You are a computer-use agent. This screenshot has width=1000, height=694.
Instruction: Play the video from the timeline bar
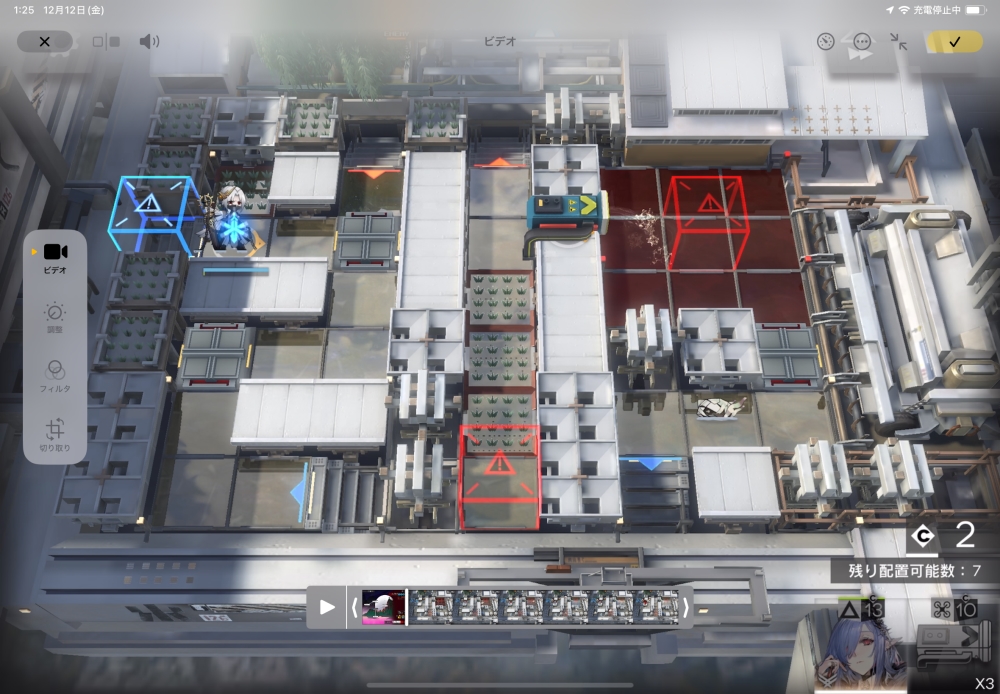point(327,607)
